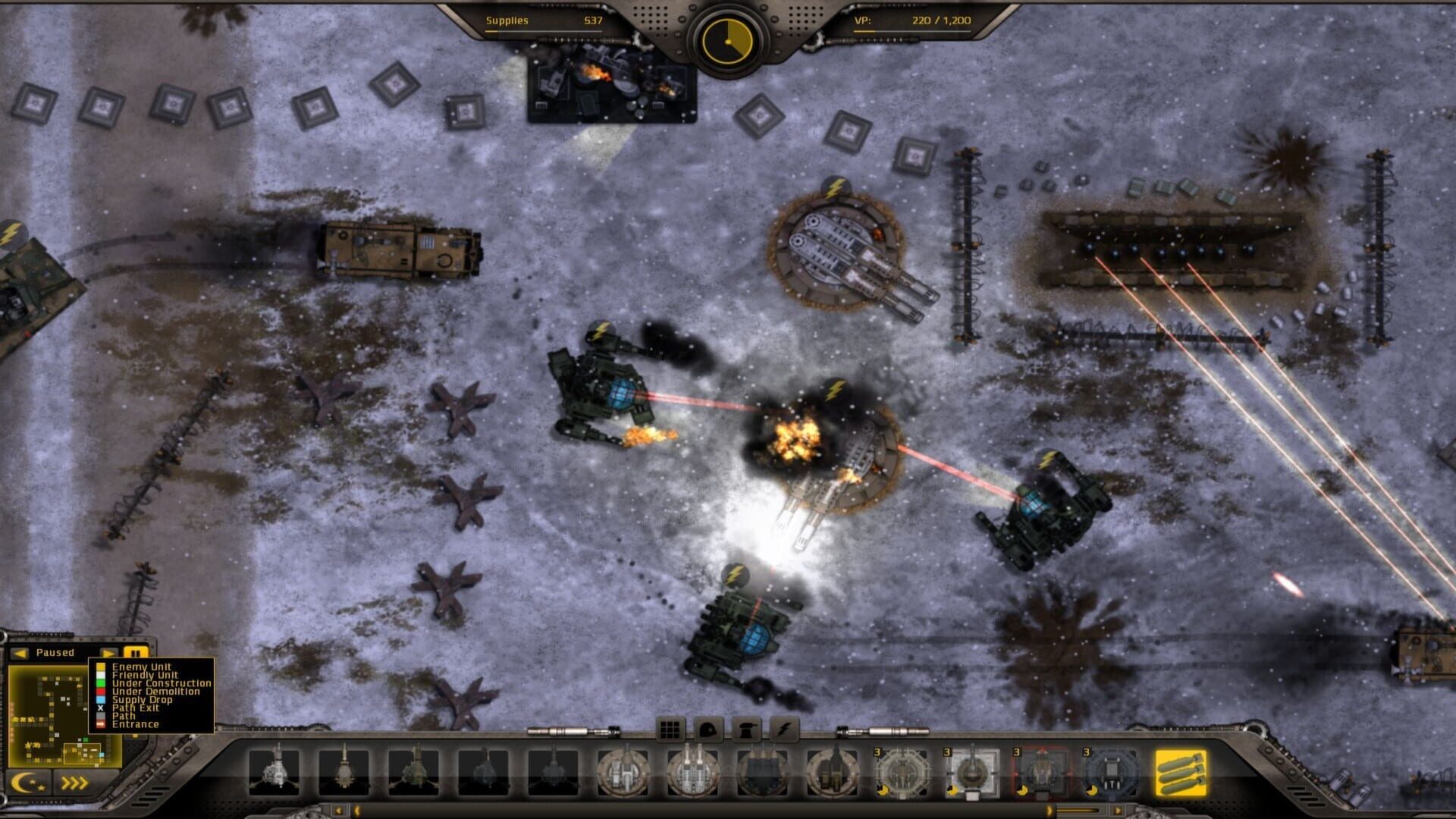Select the commander hat category icon

745,730
